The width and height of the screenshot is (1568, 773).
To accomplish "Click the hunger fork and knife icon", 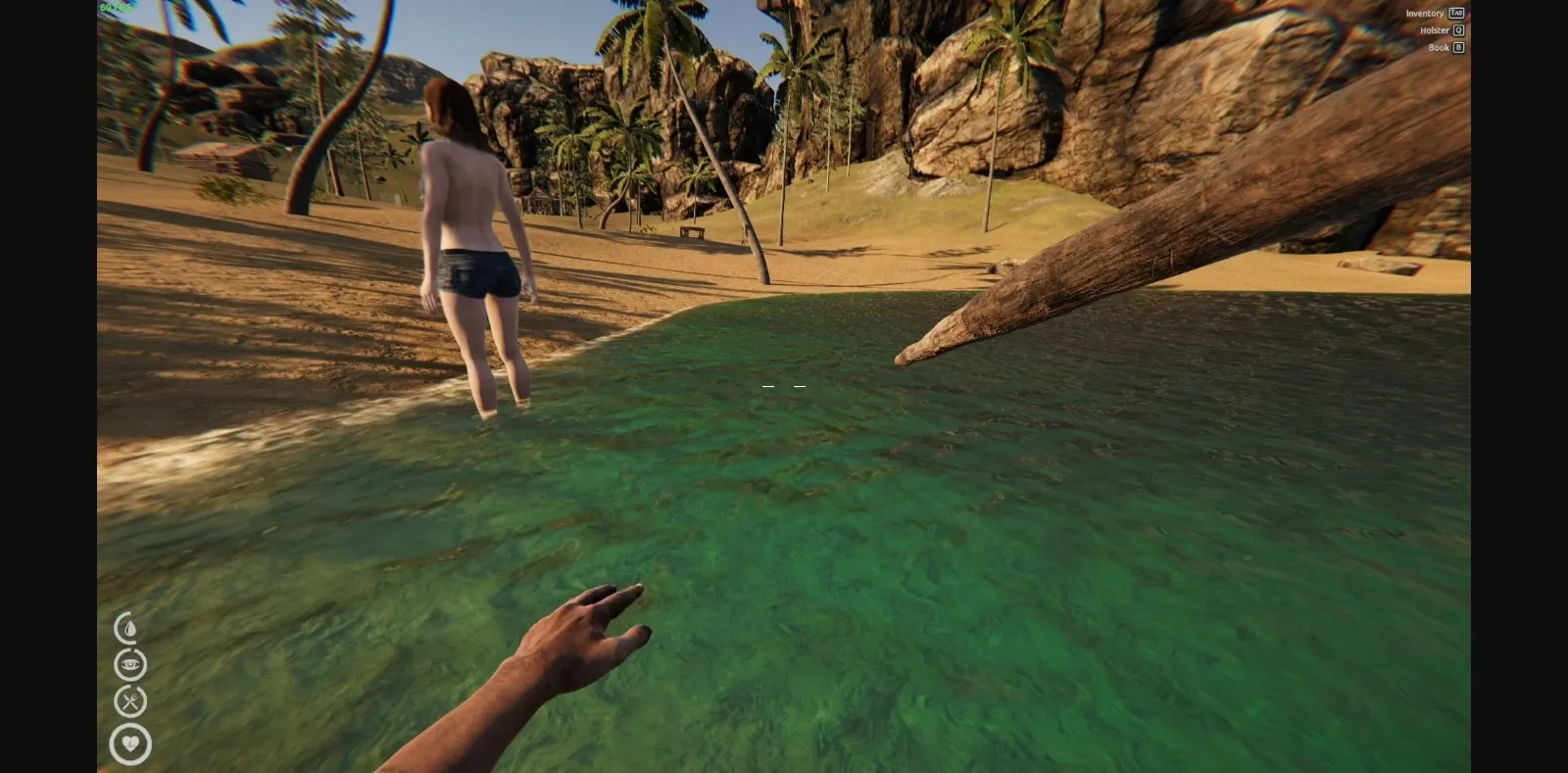I will tap(129, 701).
